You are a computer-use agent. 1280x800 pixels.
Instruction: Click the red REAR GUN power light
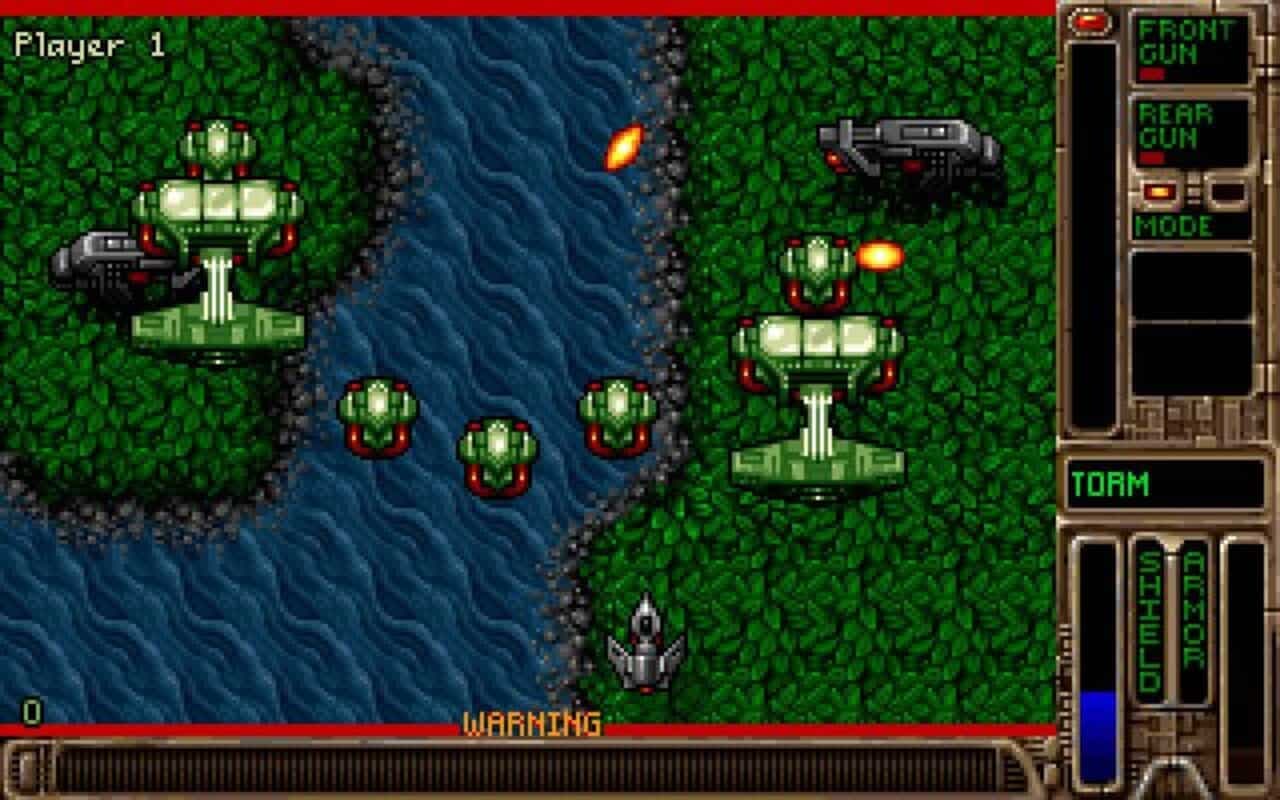tap(1152, 156)
